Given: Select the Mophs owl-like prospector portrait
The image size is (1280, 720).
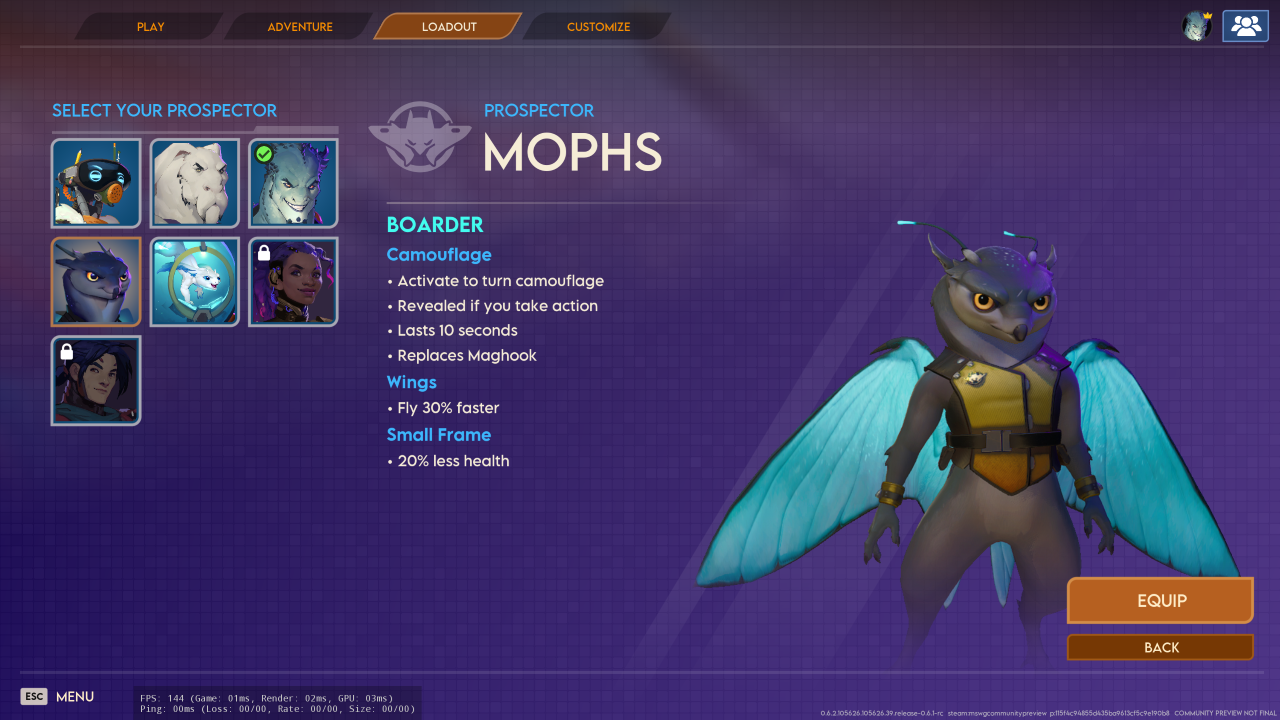Looking at the screenshot, I should (x=96, y=282).
